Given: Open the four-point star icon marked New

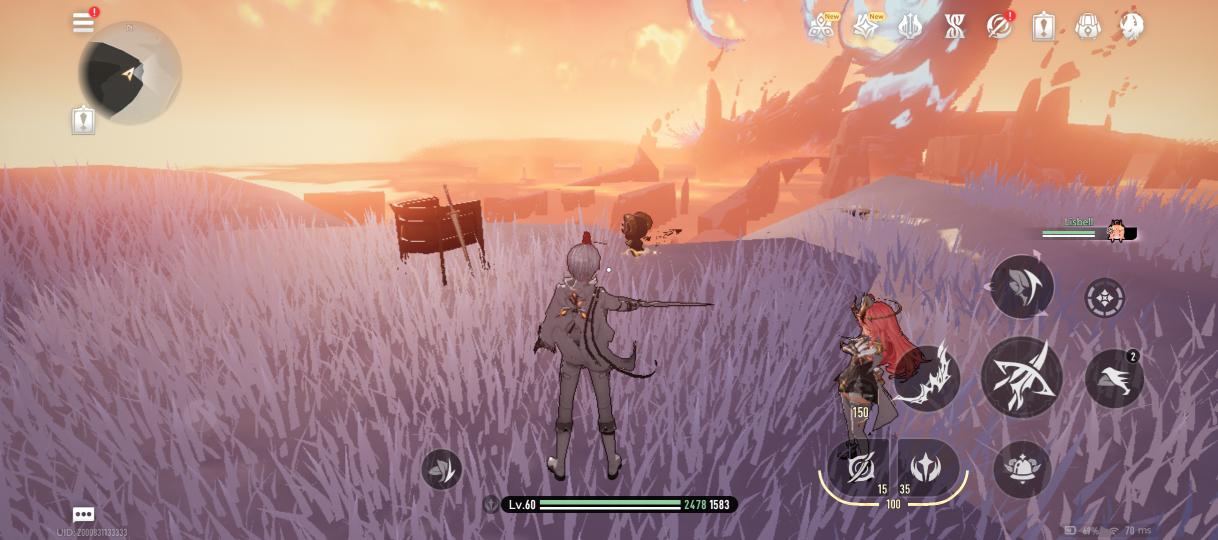Looking at the screenshot, I should (x=865, y=27).
